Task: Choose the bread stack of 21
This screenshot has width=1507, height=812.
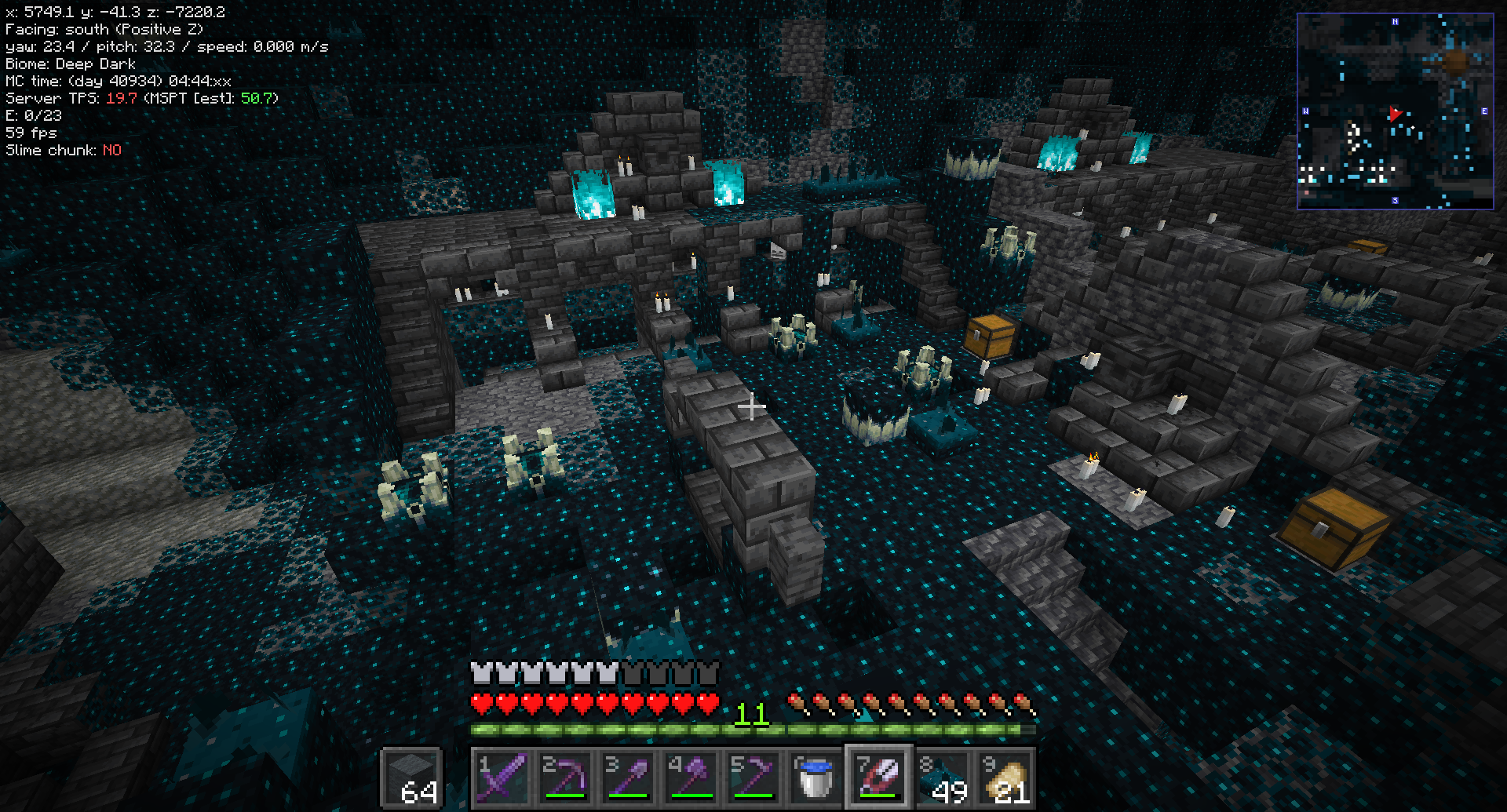Action: (x=1005, y=777)
